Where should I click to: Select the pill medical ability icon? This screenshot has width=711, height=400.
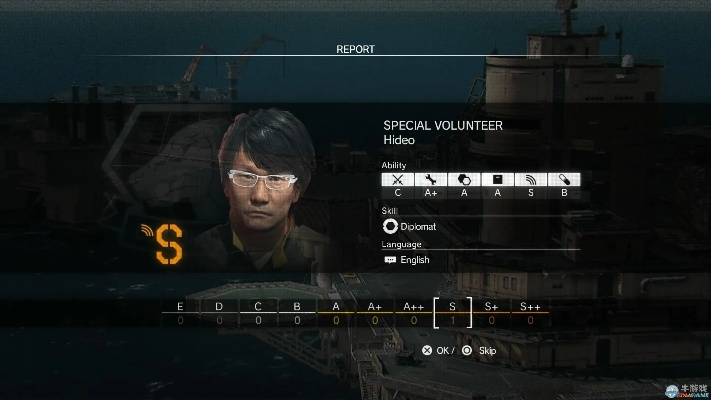point(564,180)
